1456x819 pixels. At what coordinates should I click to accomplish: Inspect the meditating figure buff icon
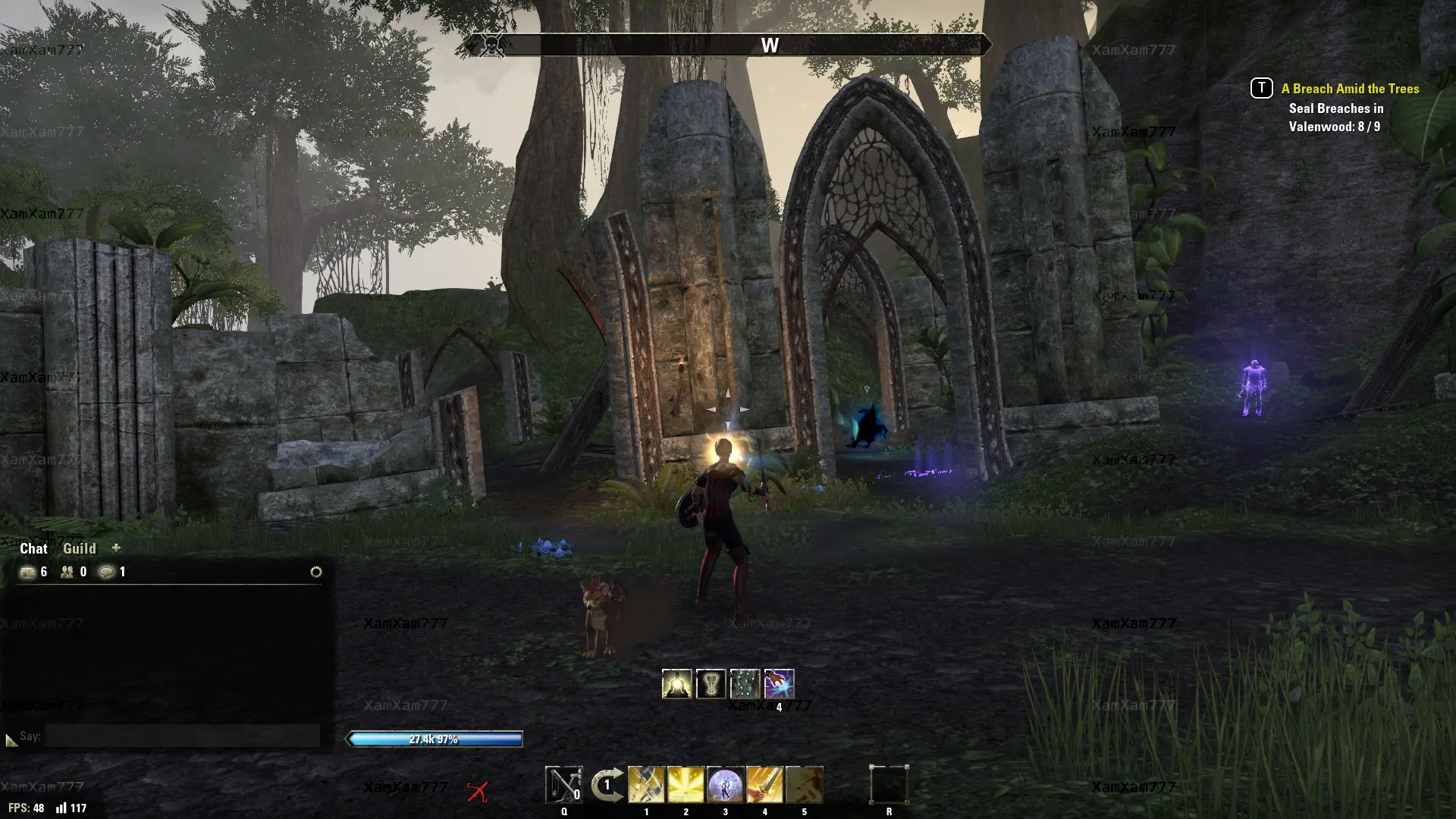[676, 684]
